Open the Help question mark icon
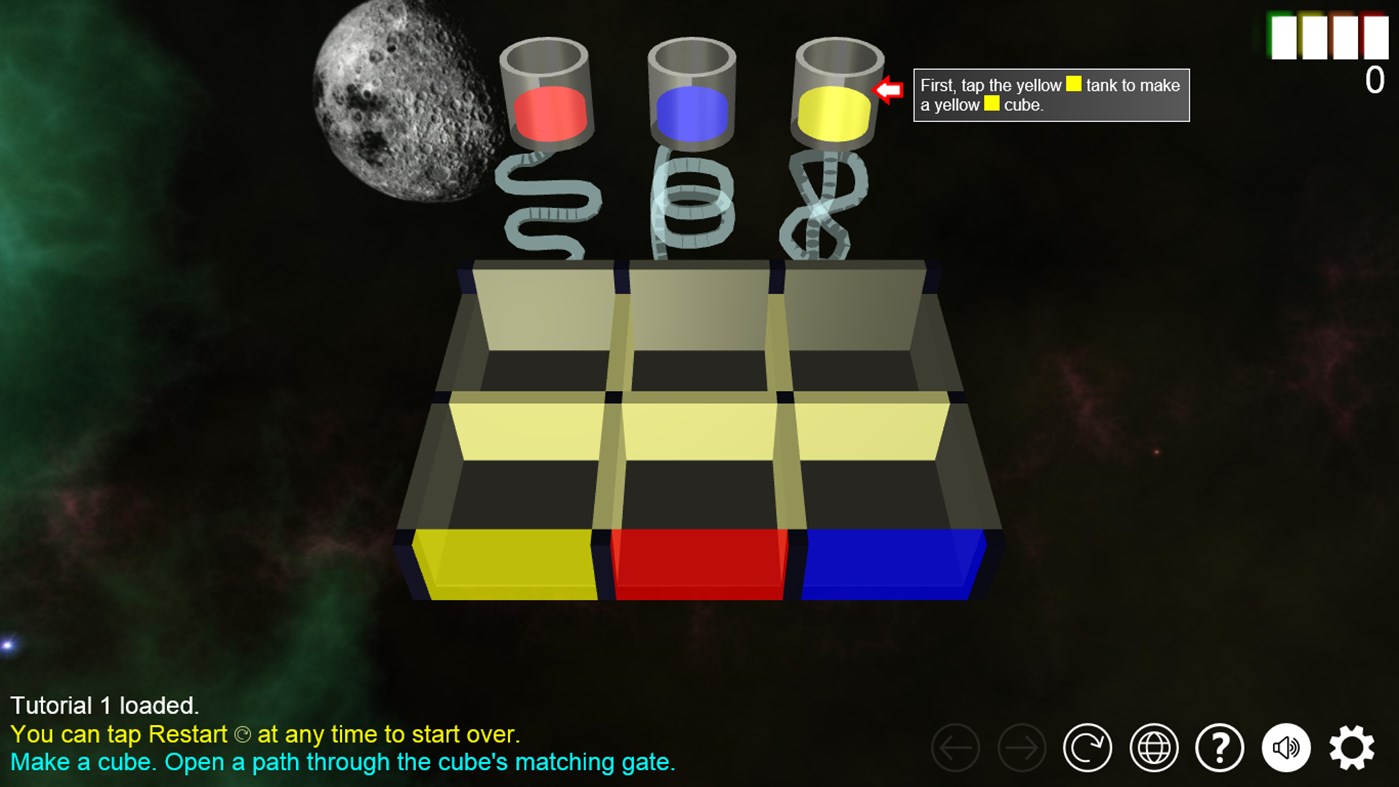1399x787 pixels. pos(1219,747)
